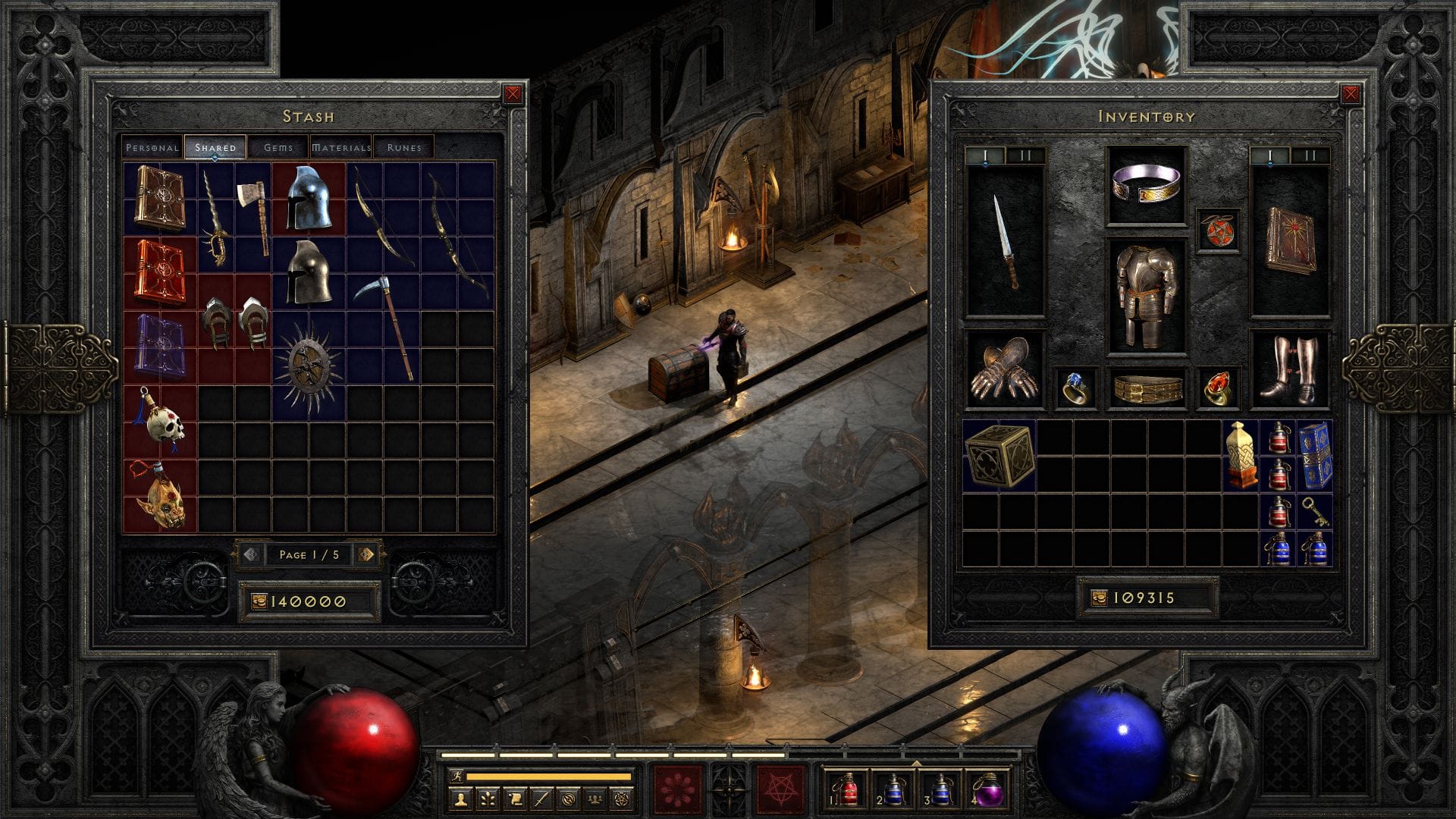Screen dimensions: 1456x819
Task: Show the Materials stash tab
Action: coord(341,148)
